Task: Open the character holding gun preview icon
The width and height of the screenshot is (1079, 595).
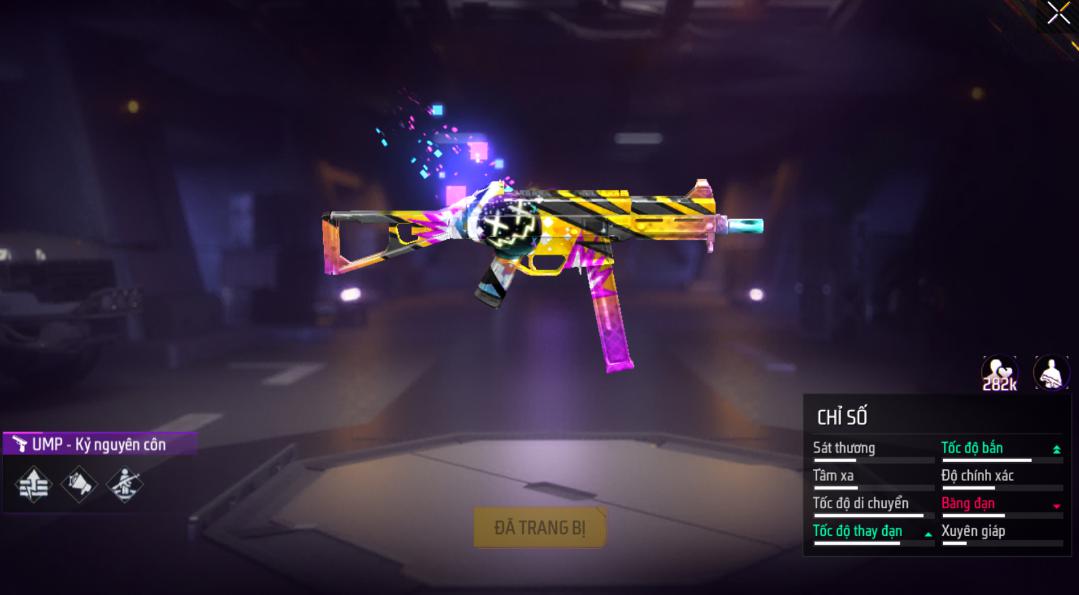Action: coord(1051,374)
